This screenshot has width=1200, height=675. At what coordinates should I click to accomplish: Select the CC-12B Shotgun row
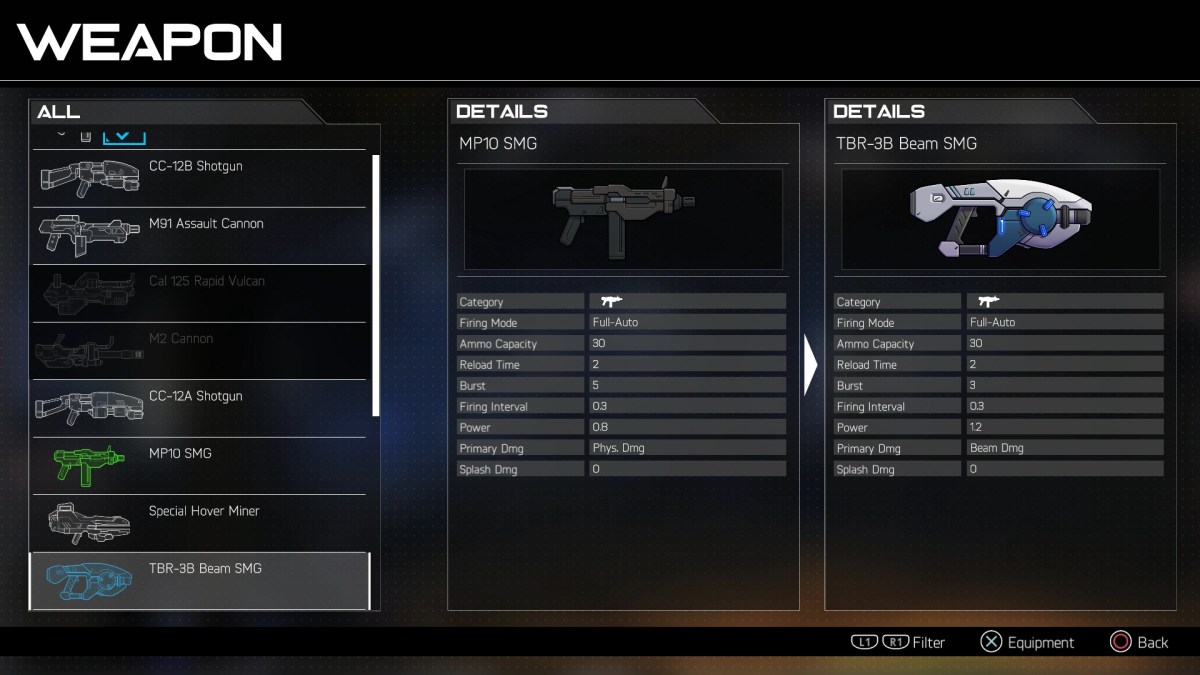coord(200,178)
